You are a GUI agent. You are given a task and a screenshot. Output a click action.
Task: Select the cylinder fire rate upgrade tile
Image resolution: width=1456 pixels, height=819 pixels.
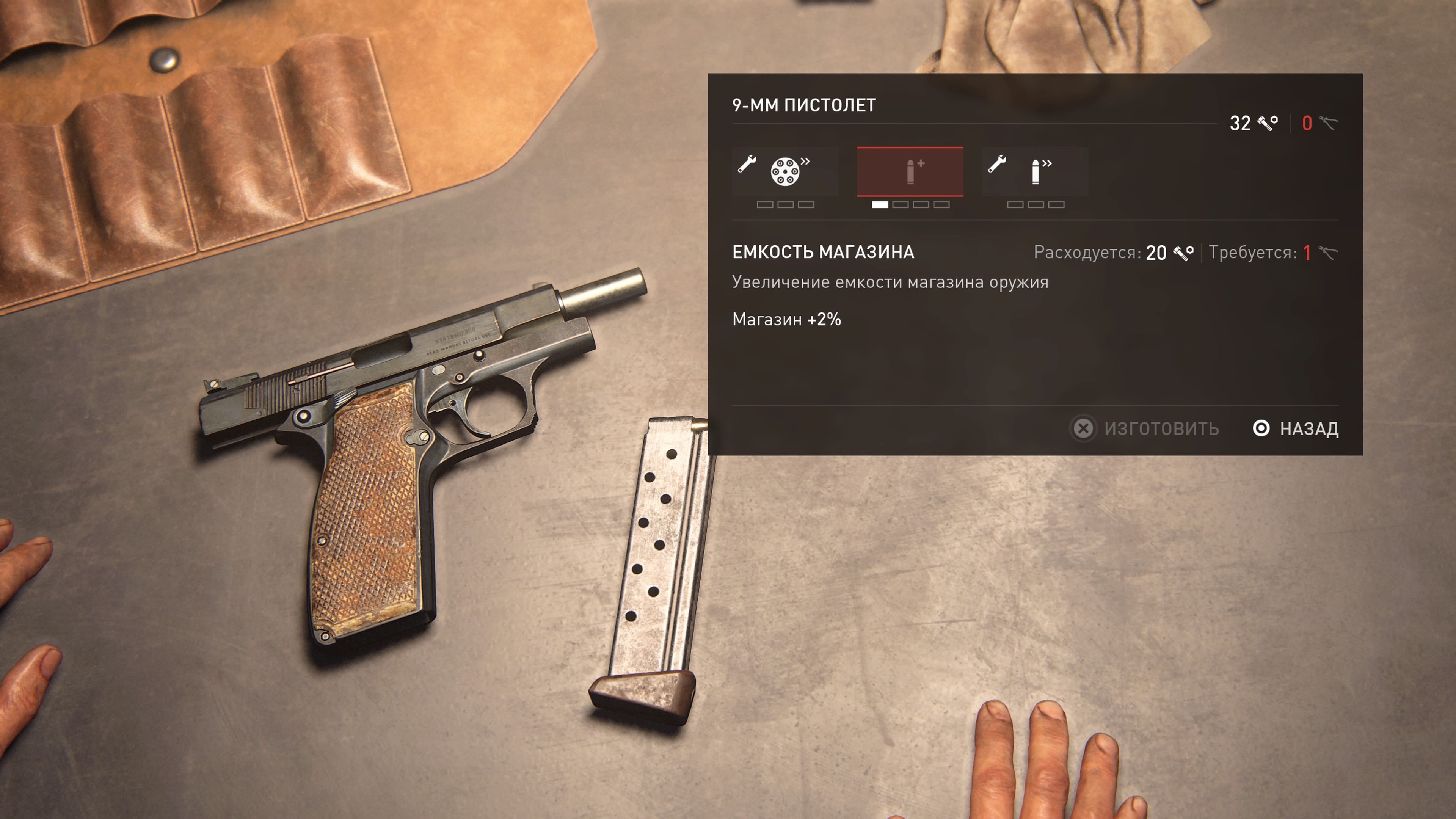[x=784, y=171]
